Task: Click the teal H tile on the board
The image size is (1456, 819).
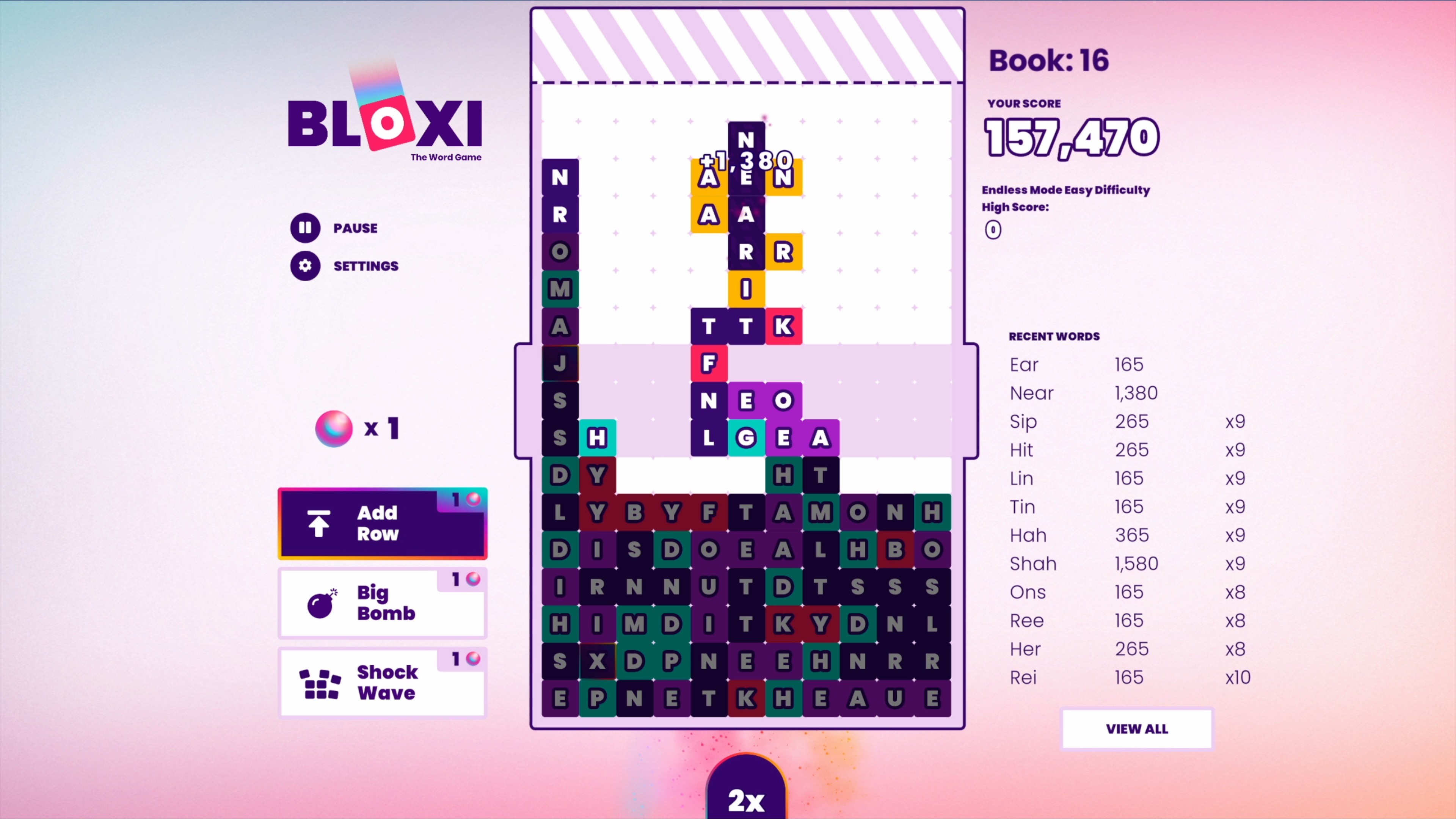Action: [x=598, y=438]
